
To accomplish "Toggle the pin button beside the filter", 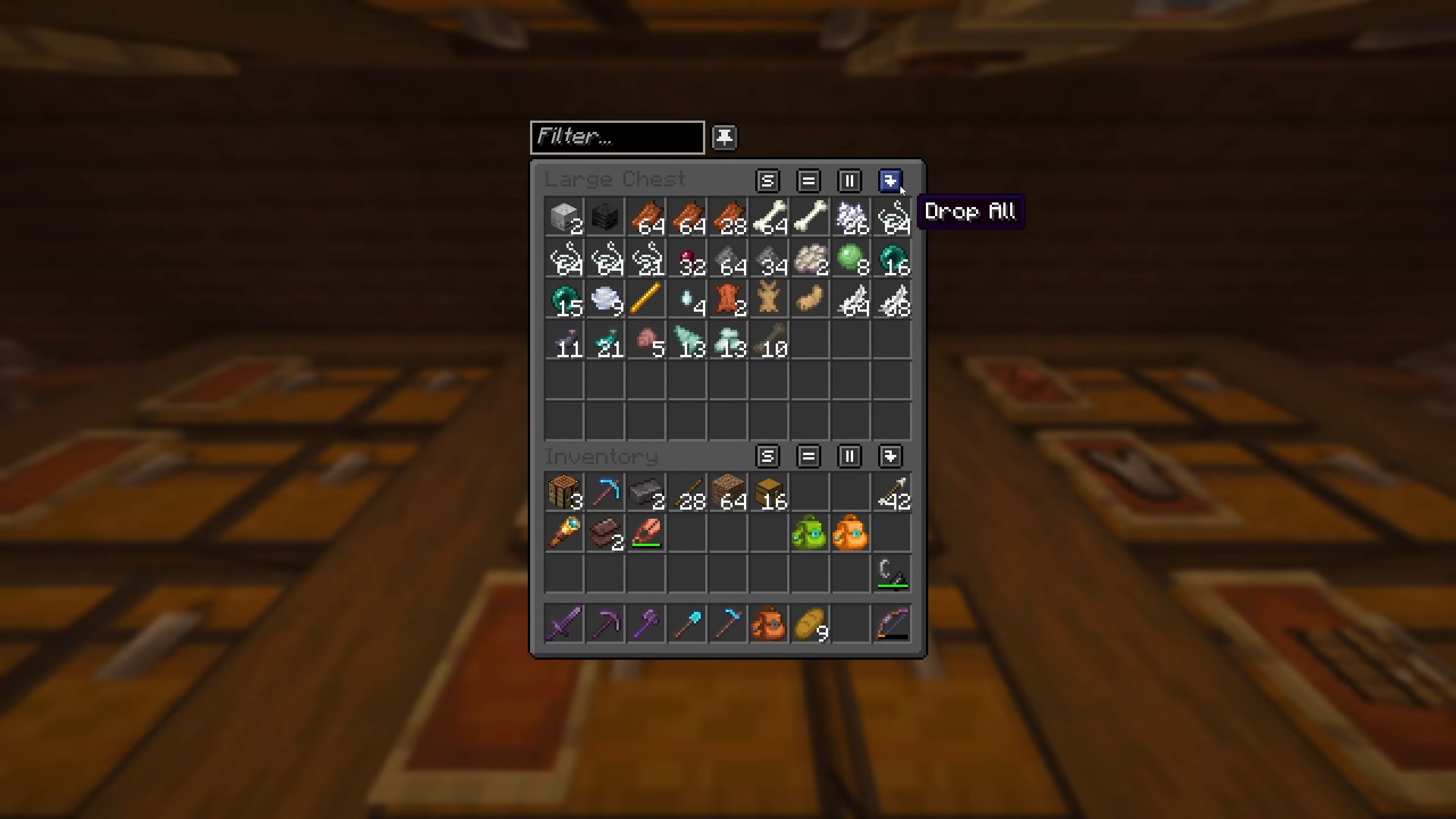I will (x=724, y=138).
